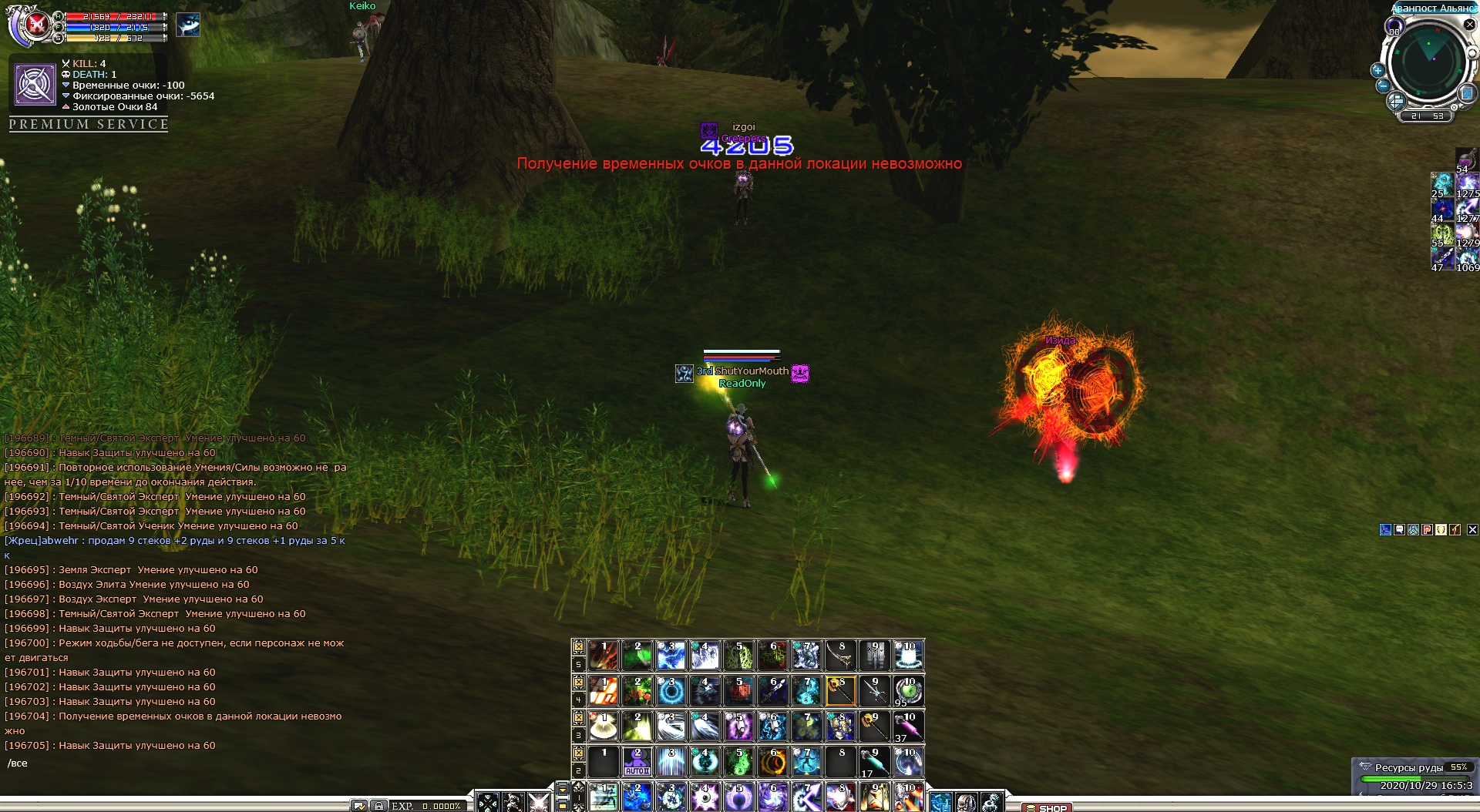The width and height of the screenshot is (1480, 812).
Task: Cast the eyeball skill in the bottom hotbar
Action: pyautogui.click(x=705, y=797)
